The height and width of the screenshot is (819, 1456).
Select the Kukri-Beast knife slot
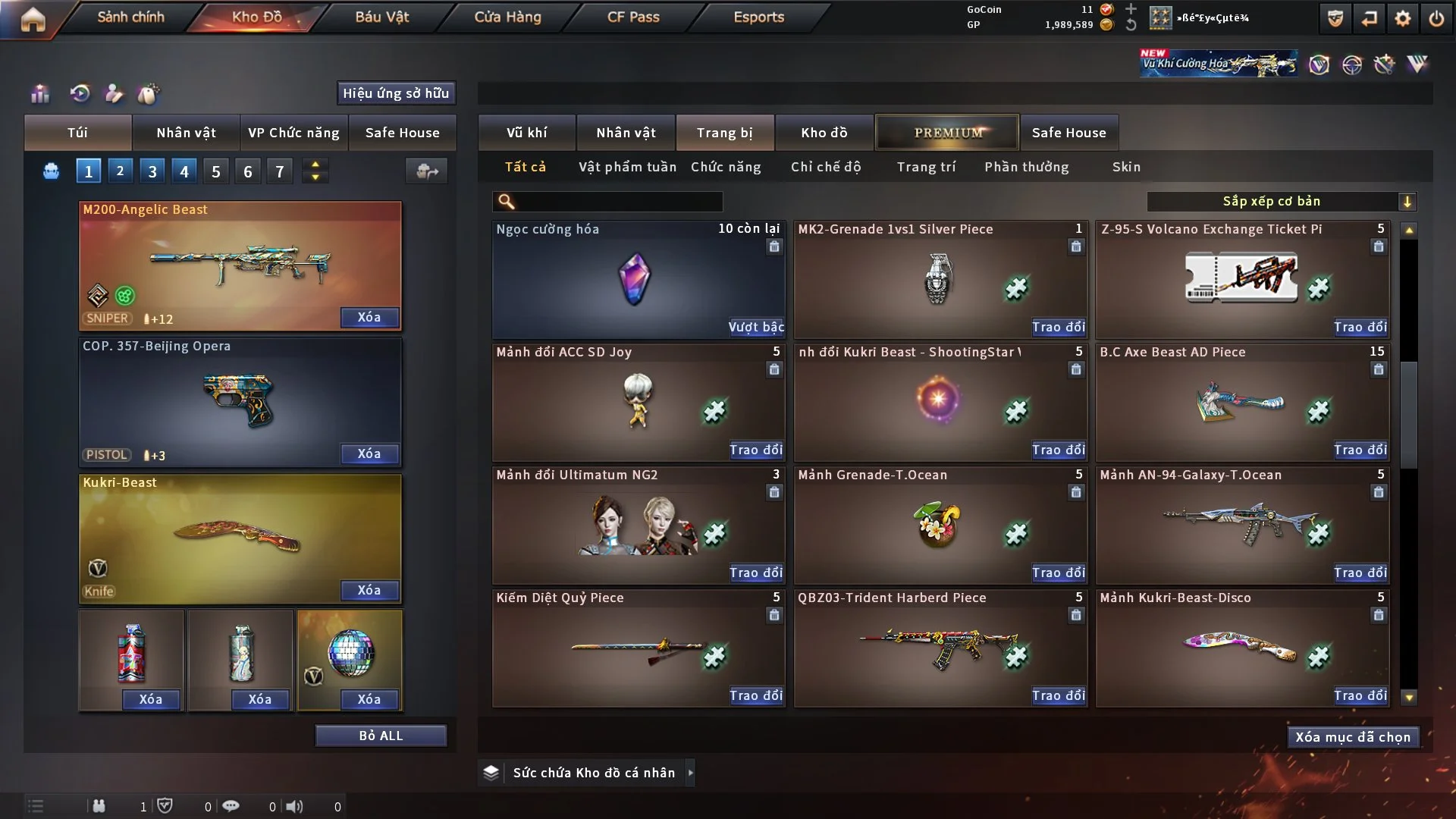point(240,538)
